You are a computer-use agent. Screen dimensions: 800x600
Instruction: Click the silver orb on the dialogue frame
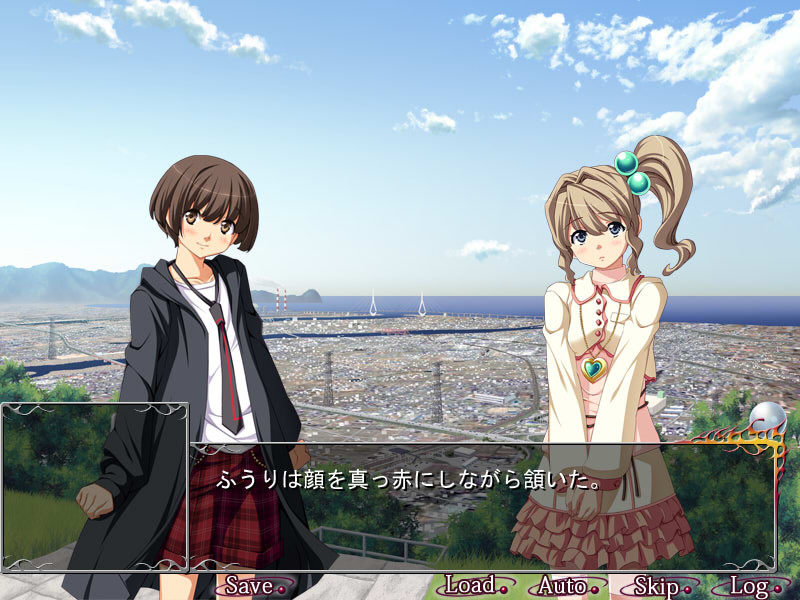767,416
